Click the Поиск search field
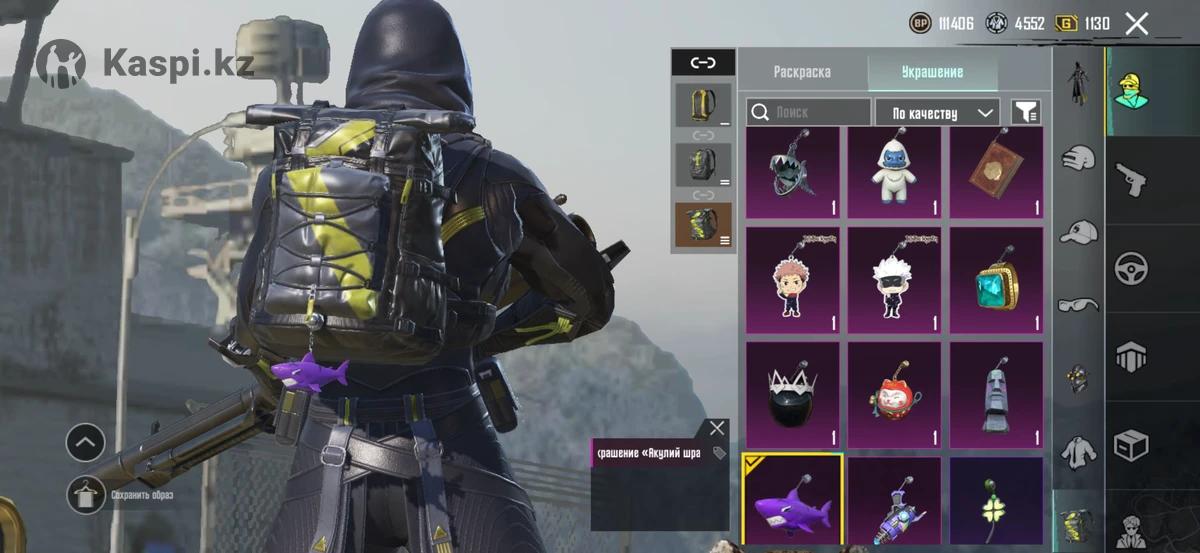This screenshot has width=1200, height=553. point(809,112)
